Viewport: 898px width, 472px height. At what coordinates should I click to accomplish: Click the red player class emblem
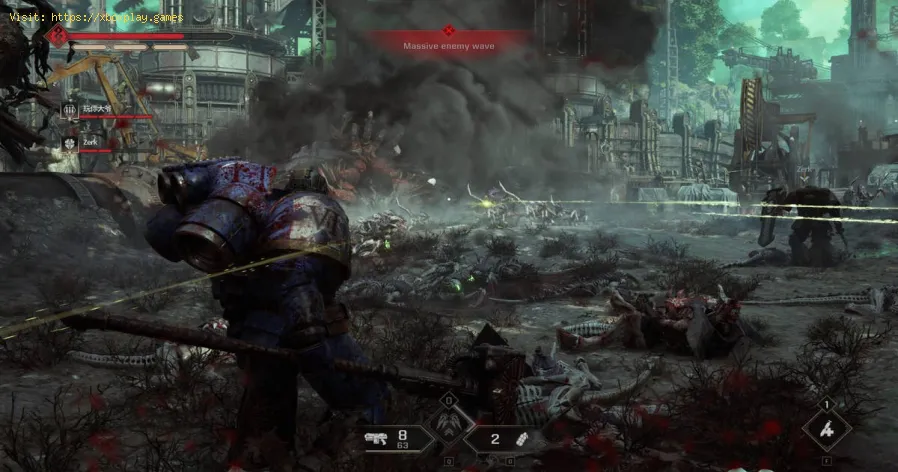(x=57, y=35)
